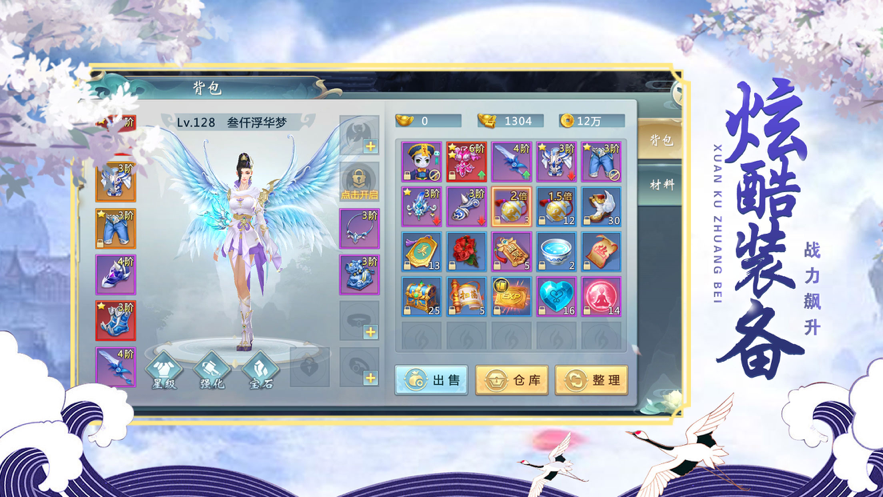Tap the 出售 sell button
Viewport: 883px width, 497px height.
tap(431, 380)
